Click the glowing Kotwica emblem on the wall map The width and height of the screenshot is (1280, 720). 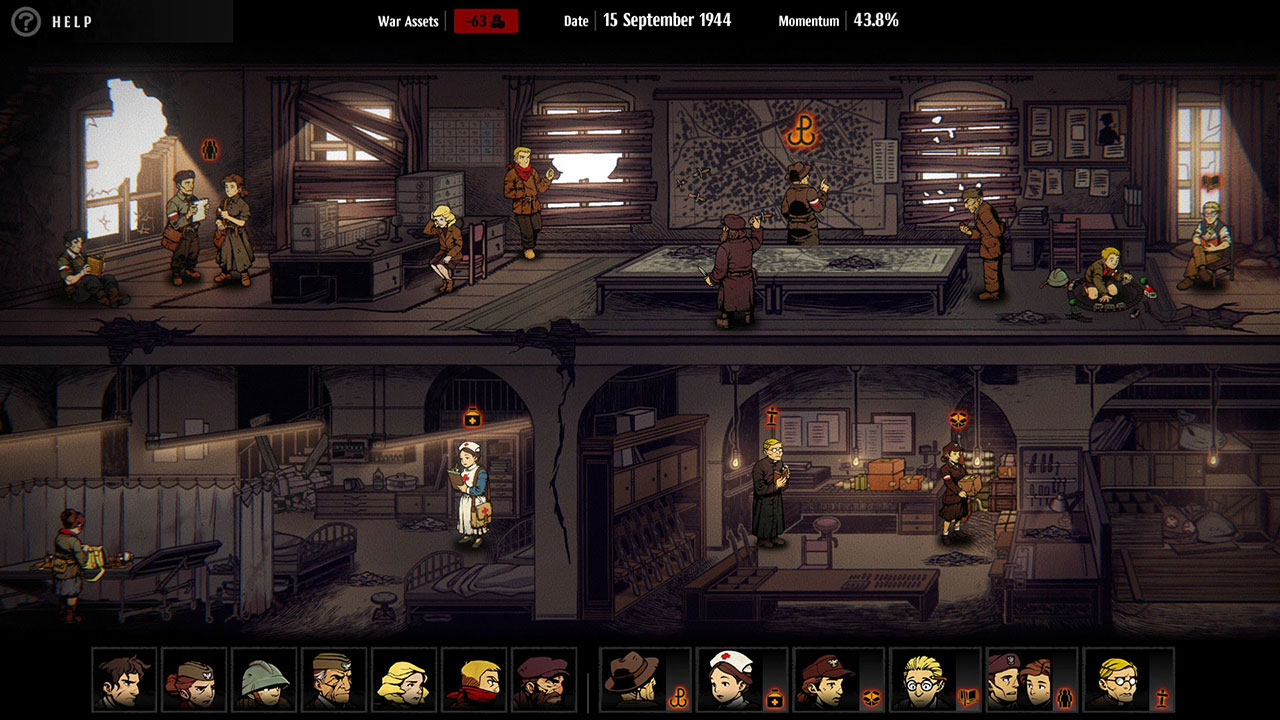point(803,131)
